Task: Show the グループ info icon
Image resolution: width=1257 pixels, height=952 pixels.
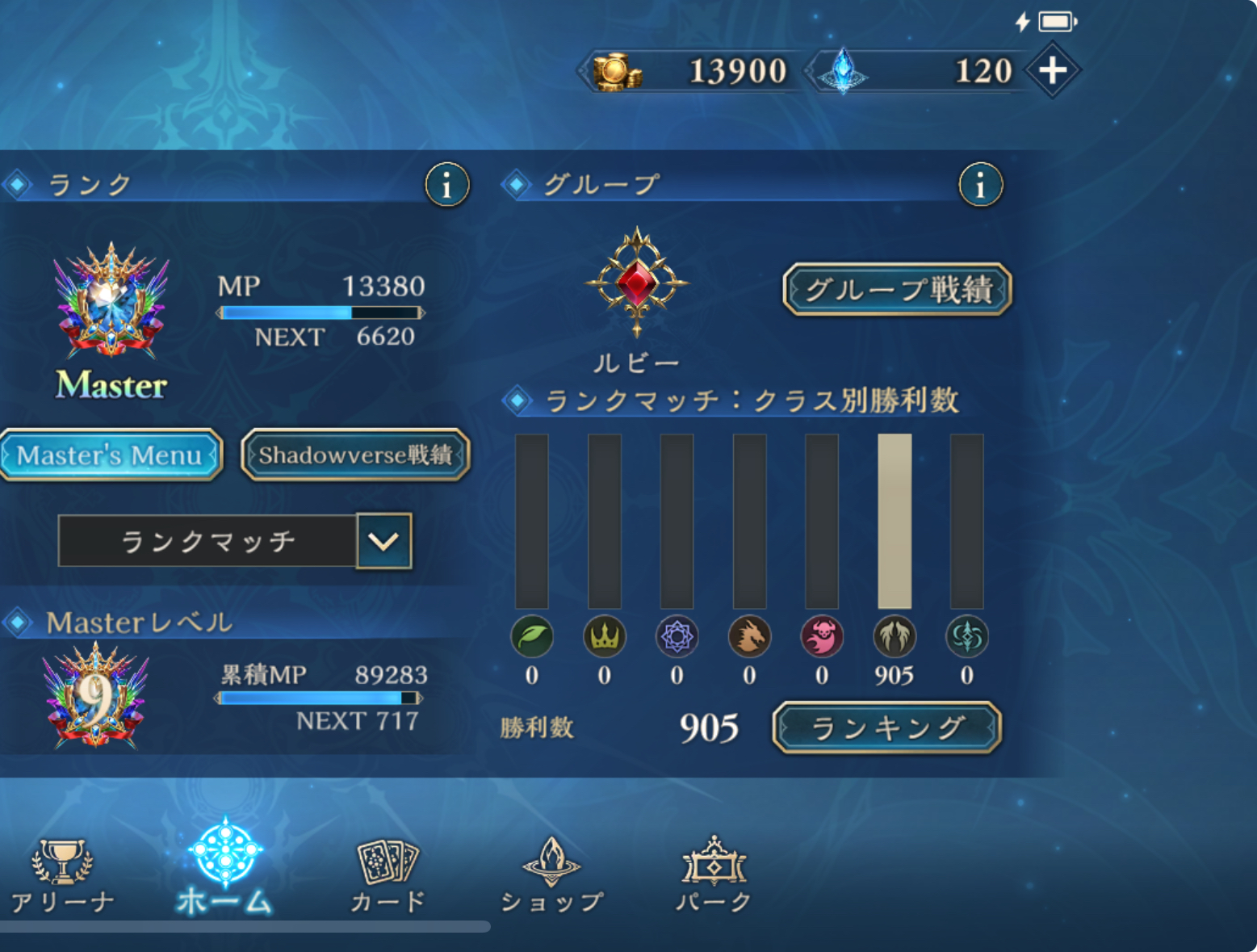Action: pos(980,185)
